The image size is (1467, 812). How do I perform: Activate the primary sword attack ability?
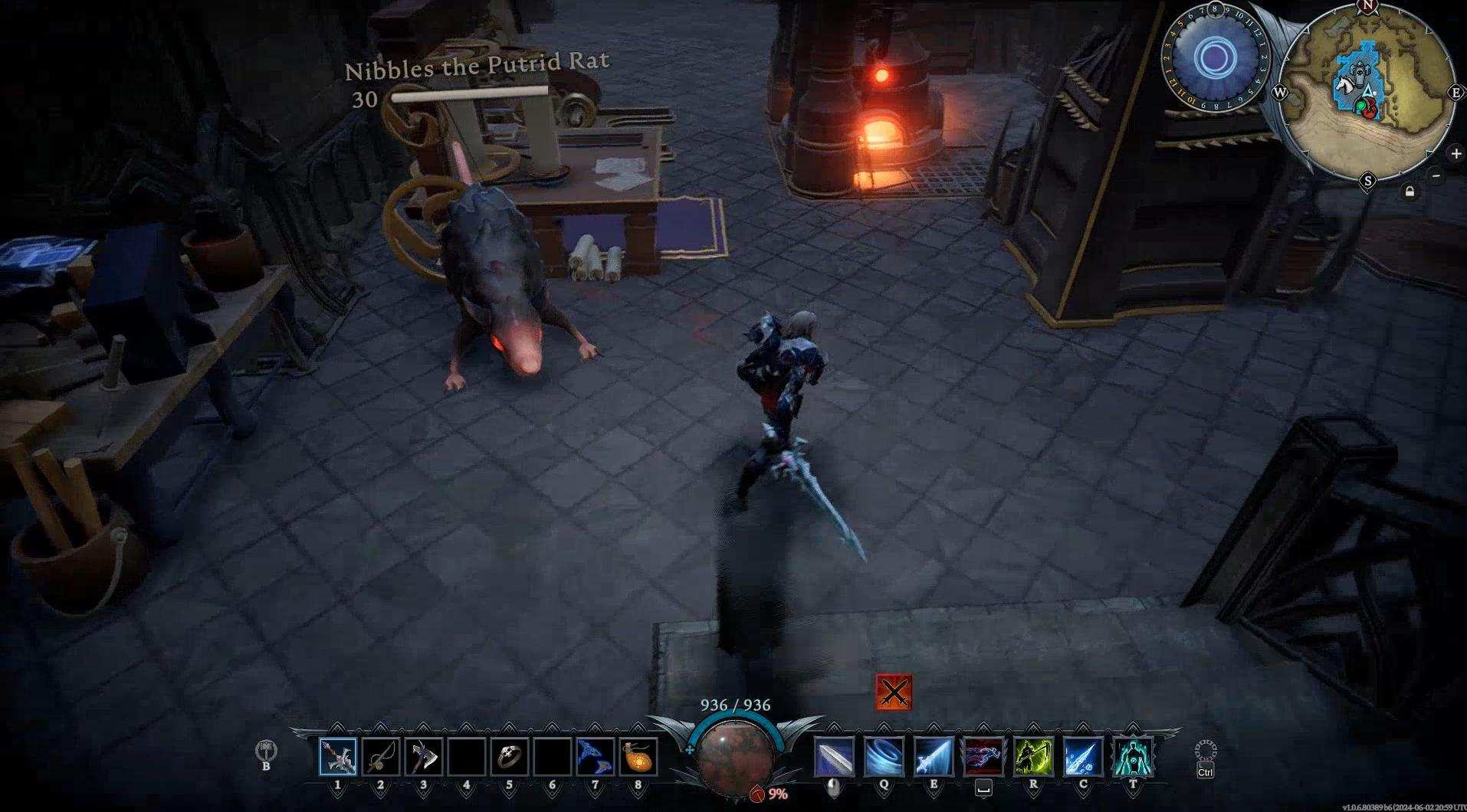click(x=834, y=757)
